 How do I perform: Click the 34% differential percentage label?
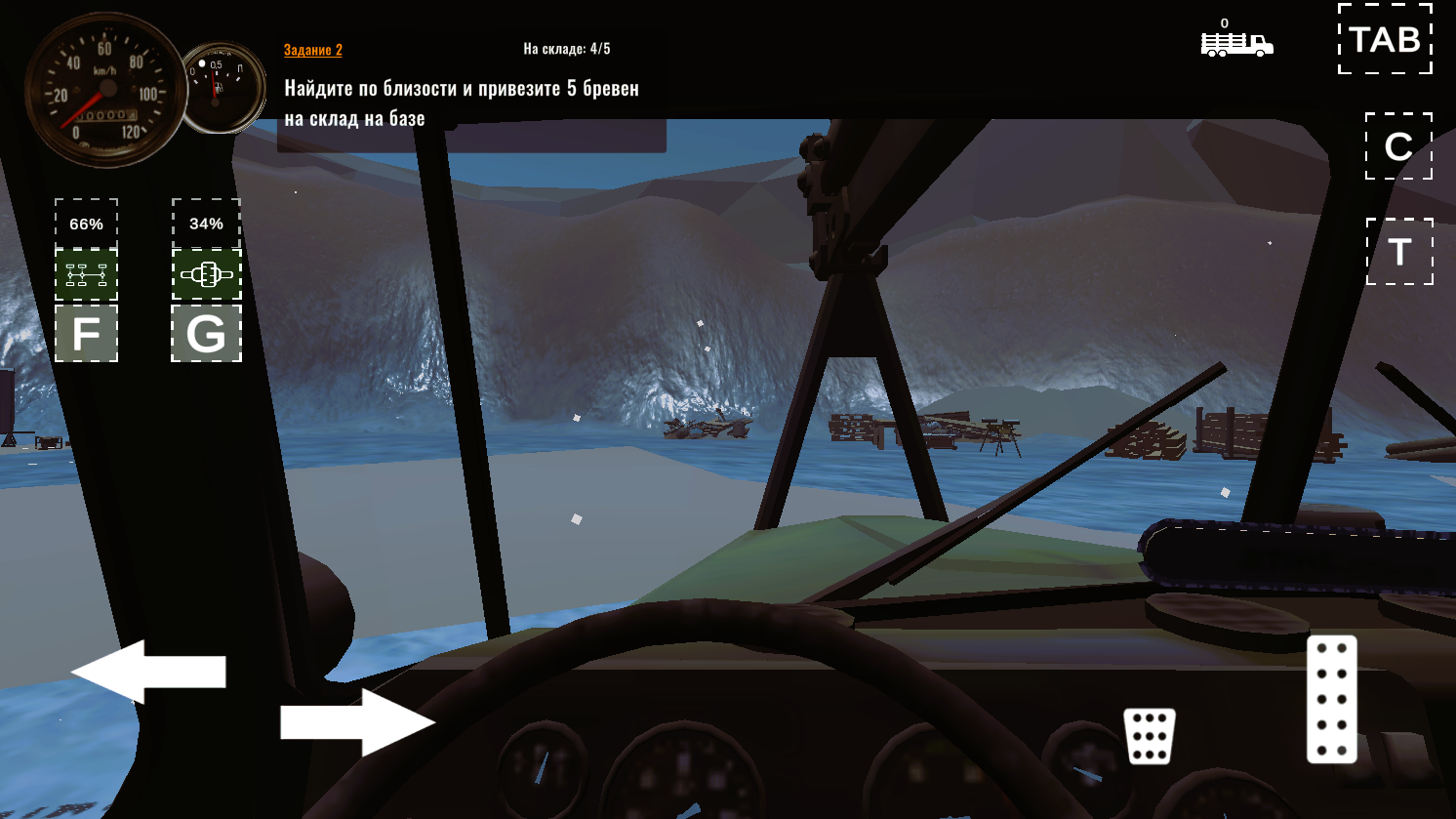[204, 223]
